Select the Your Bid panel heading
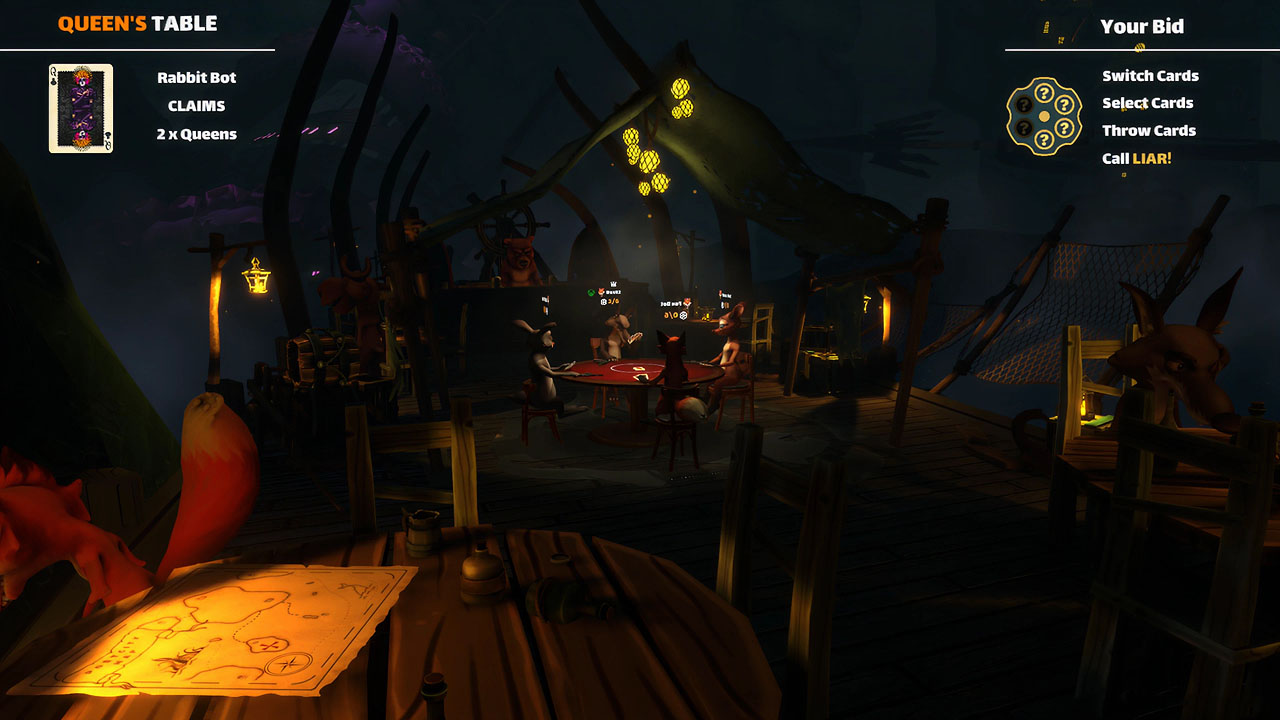This screenshot has height=720, width=1280. pyautogui.click(x=1145, y=27)
